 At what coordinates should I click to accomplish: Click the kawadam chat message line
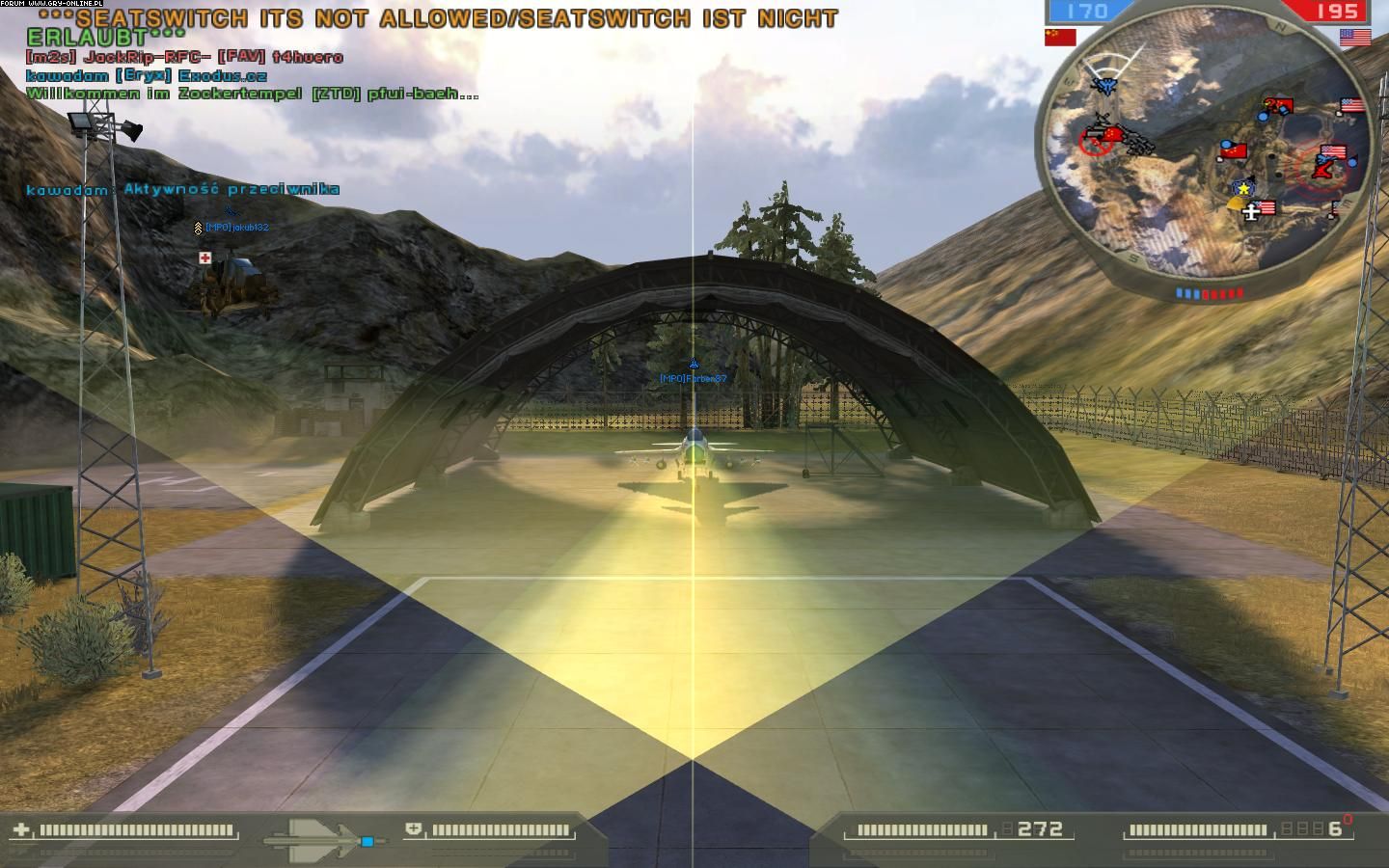click(182, 189)
